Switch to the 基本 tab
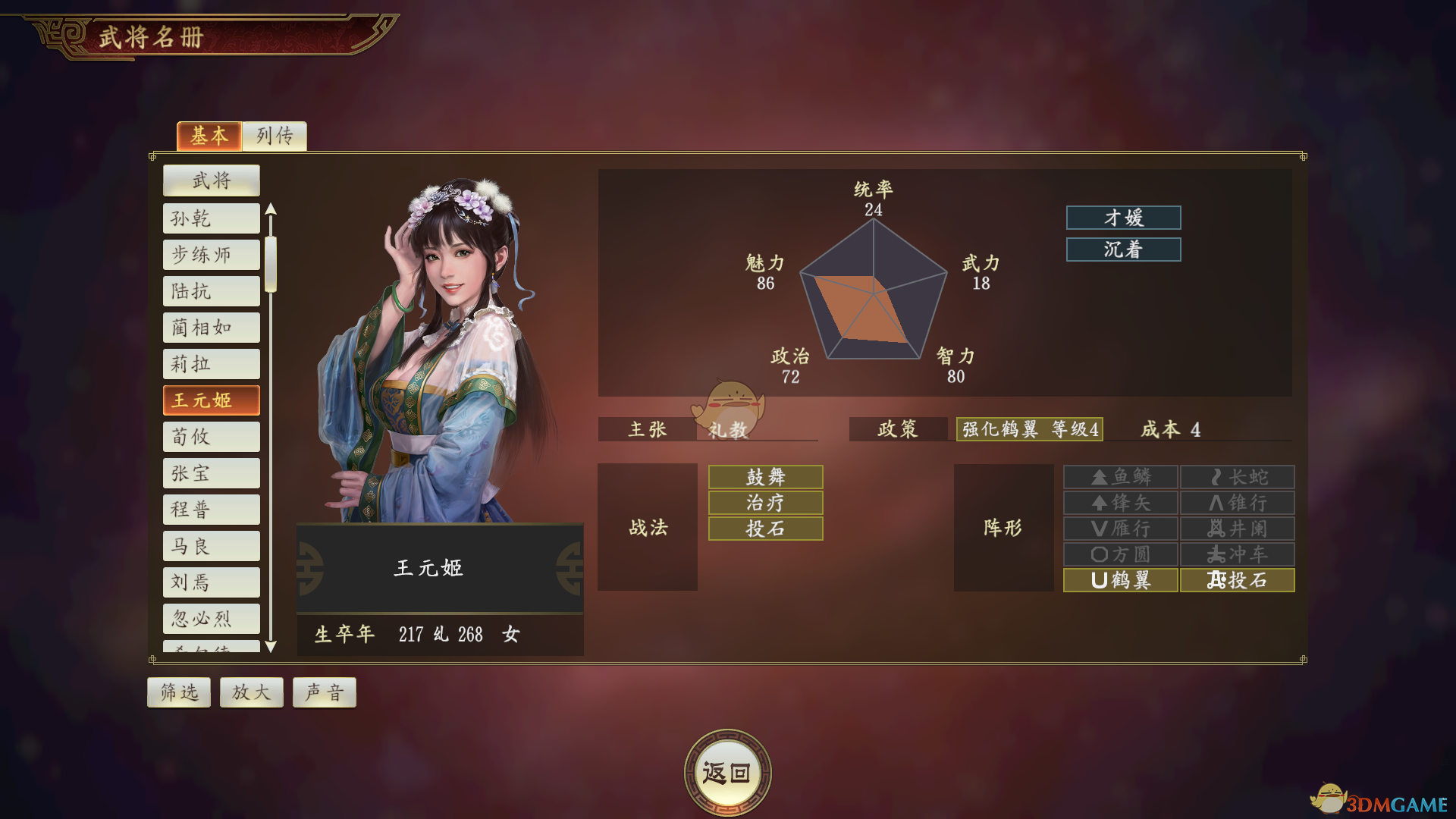The width and height of the screenshot is (1456, 819). 209,136
